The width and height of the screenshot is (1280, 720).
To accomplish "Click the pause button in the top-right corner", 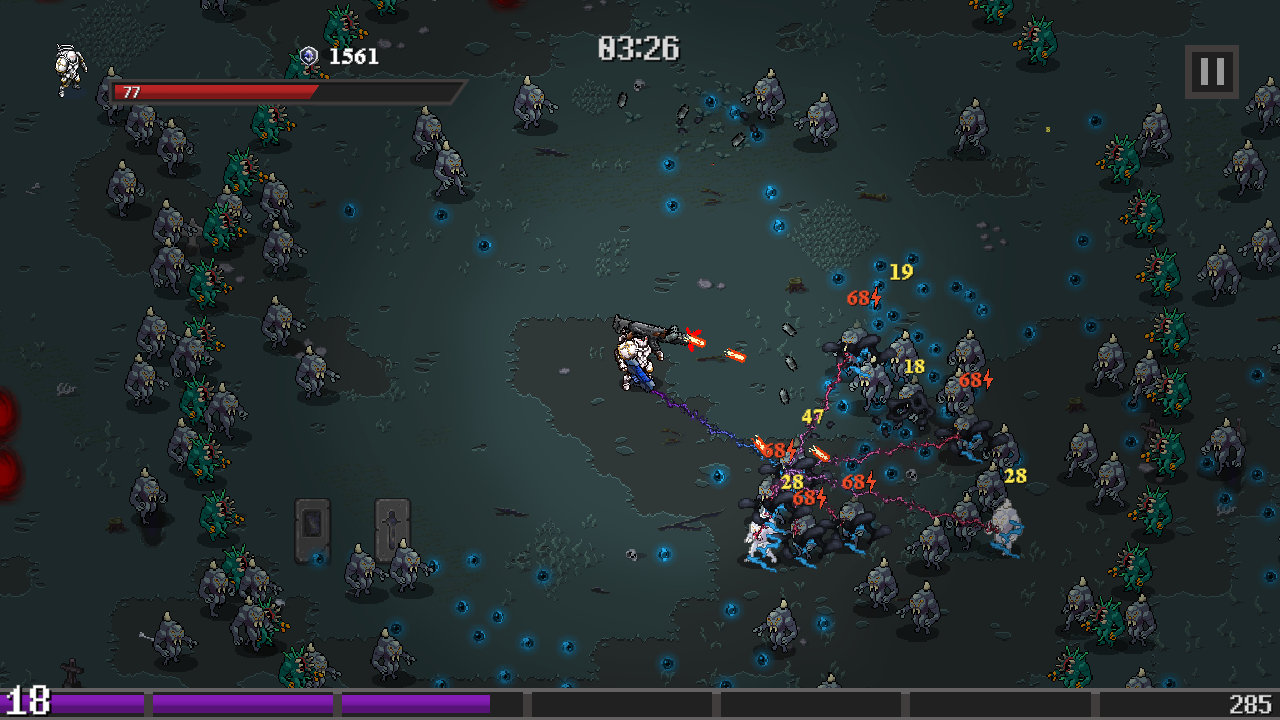I will pyautogui.click(x=1211, y=71).
